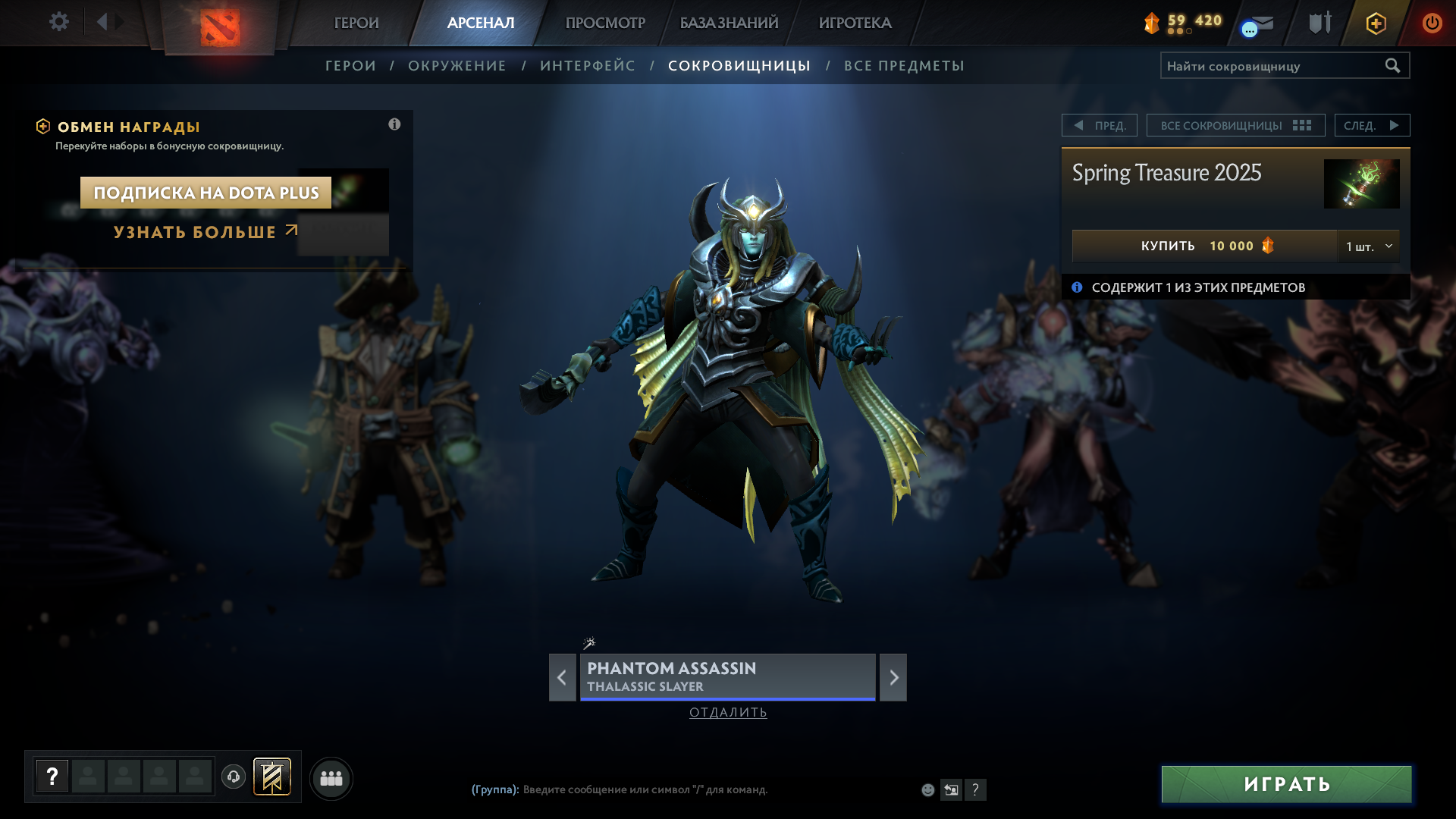Select the ИНТЕРФЕЙС armory category
Viewport: 1456px width, 819px height.
pos(588,66)
